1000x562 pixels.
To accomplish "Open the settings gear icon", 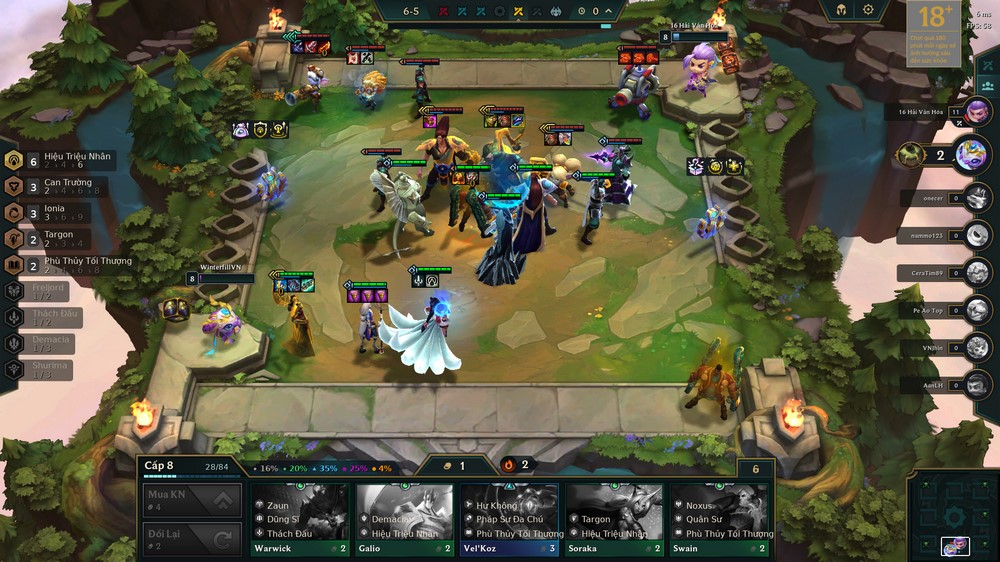I will (868, 10).
